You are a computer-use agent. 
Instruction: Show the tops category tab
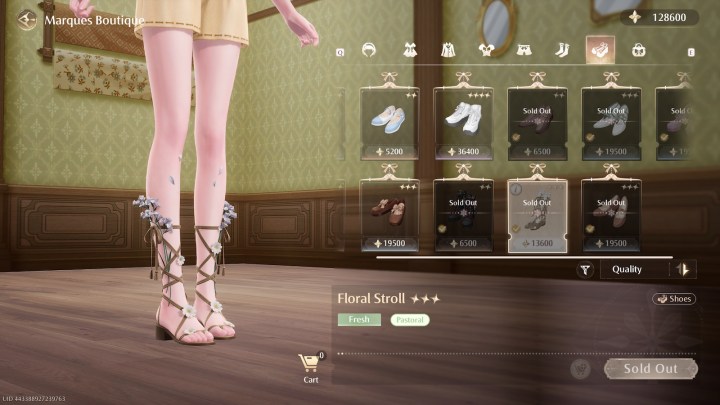(486, 49)
